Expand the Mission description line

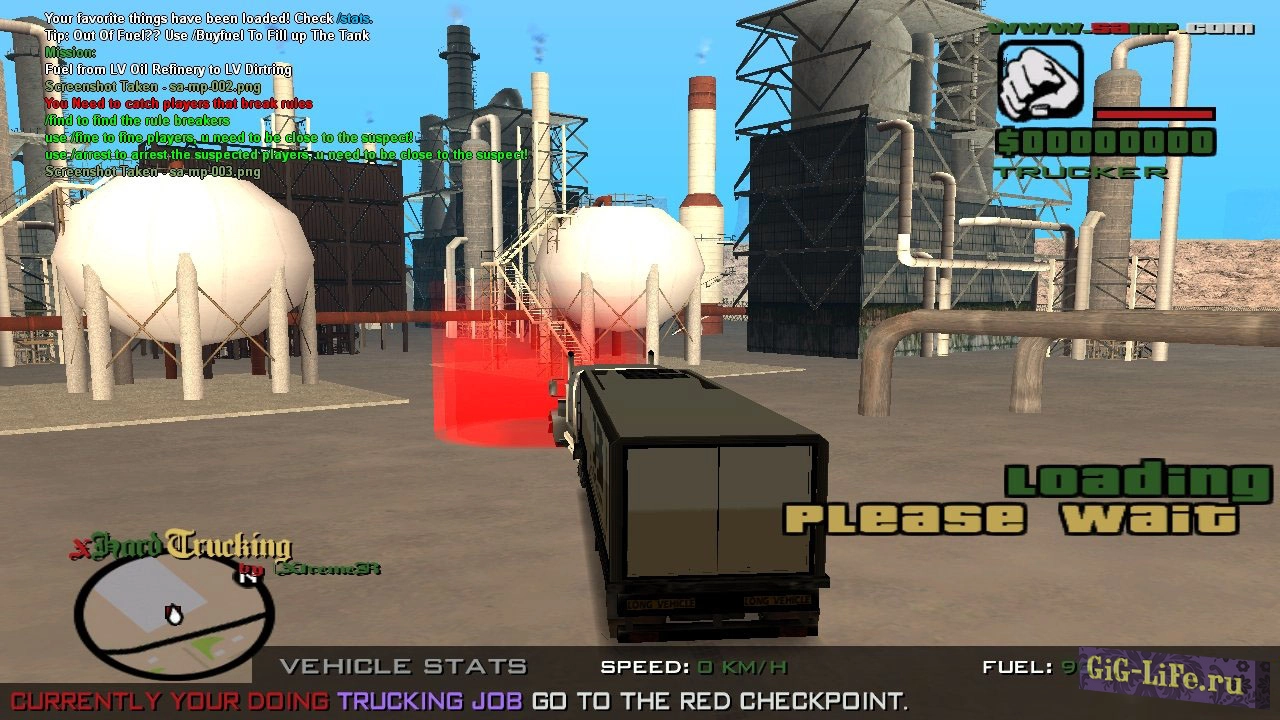click(168, 69)
